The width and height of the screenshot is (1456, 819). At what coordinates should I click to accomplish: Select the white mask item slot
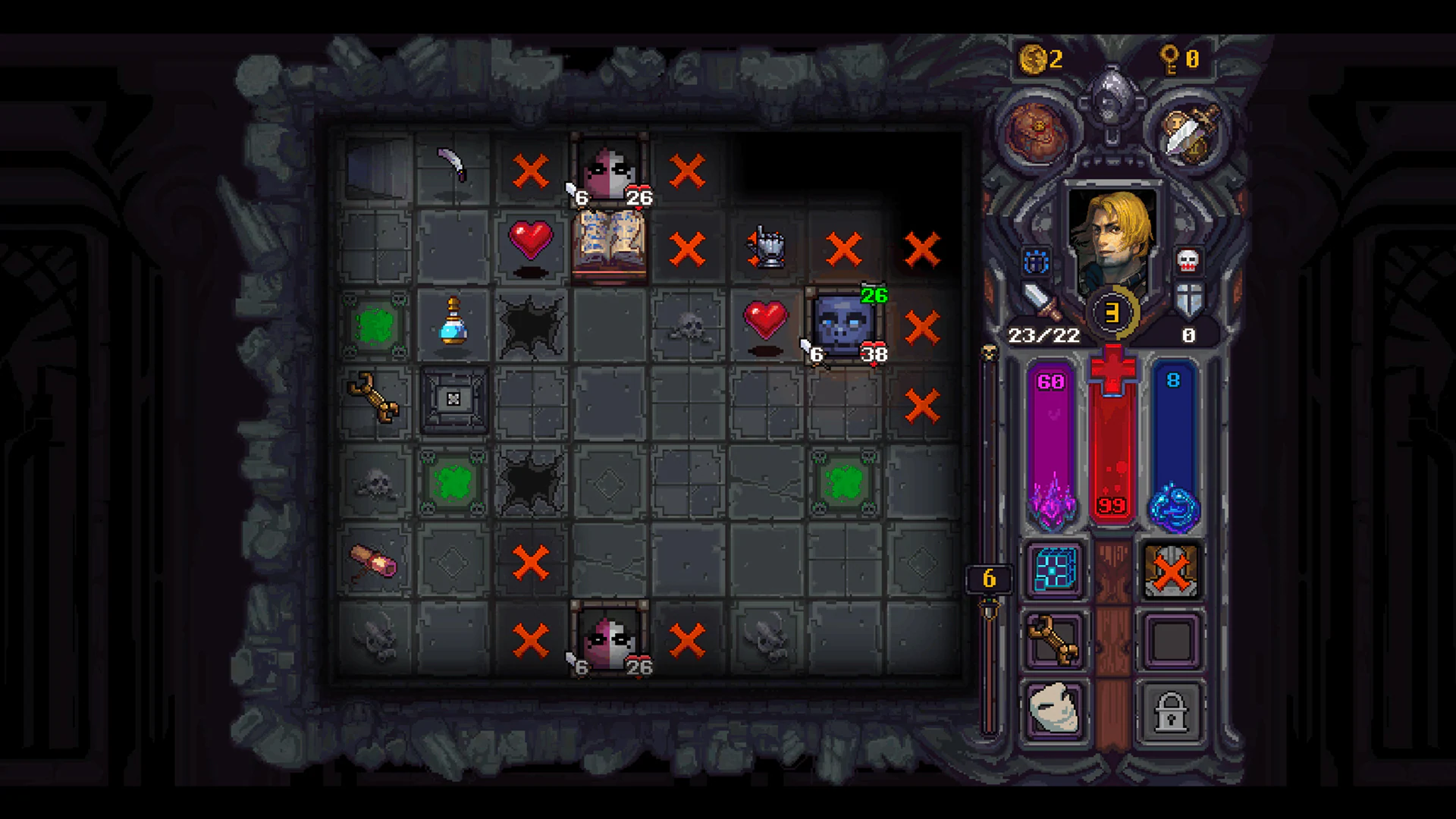1054,711
